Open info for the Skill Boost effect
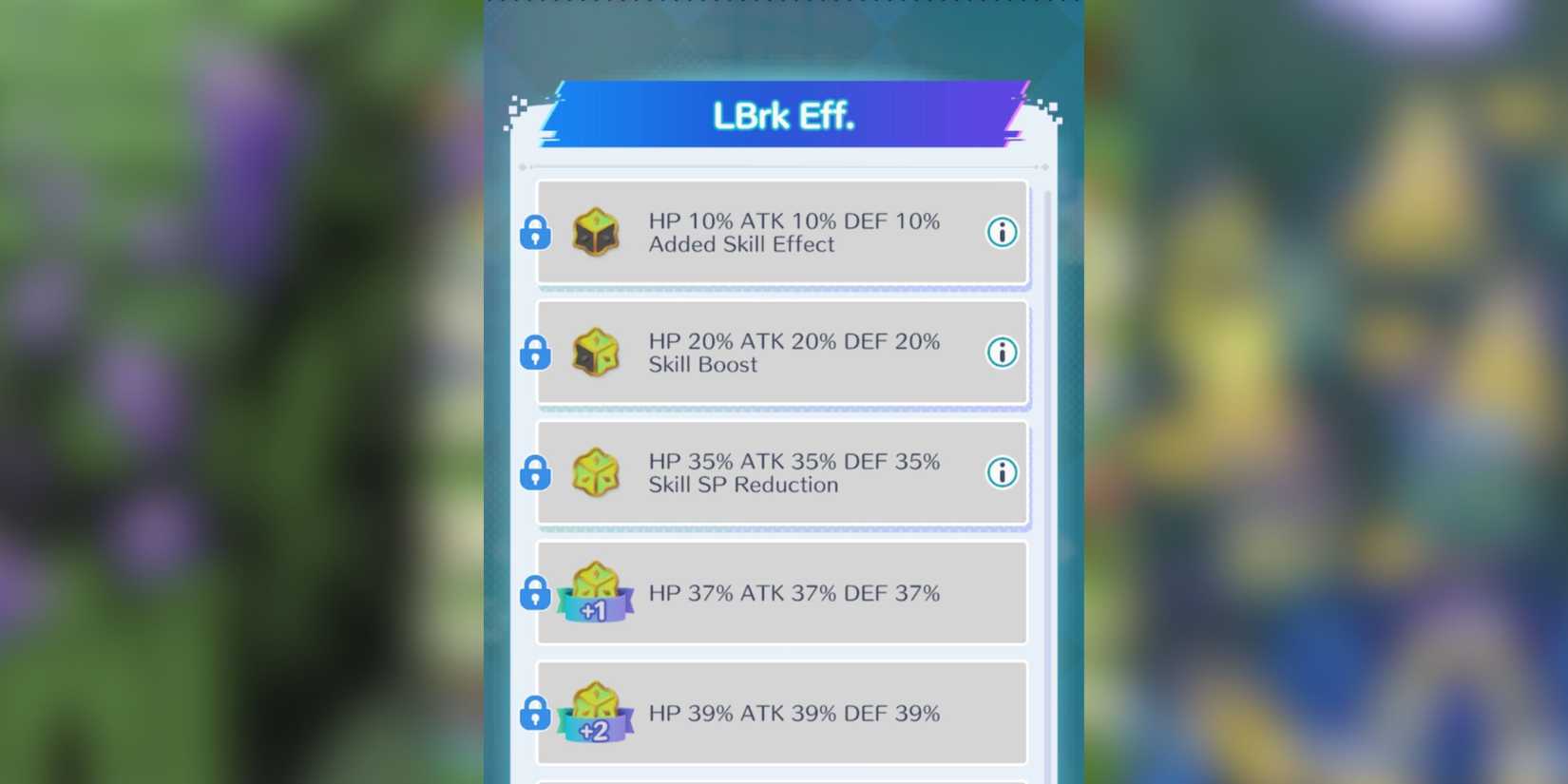Viewport: 1568px width, 784px height. [x=1002, y=353]
